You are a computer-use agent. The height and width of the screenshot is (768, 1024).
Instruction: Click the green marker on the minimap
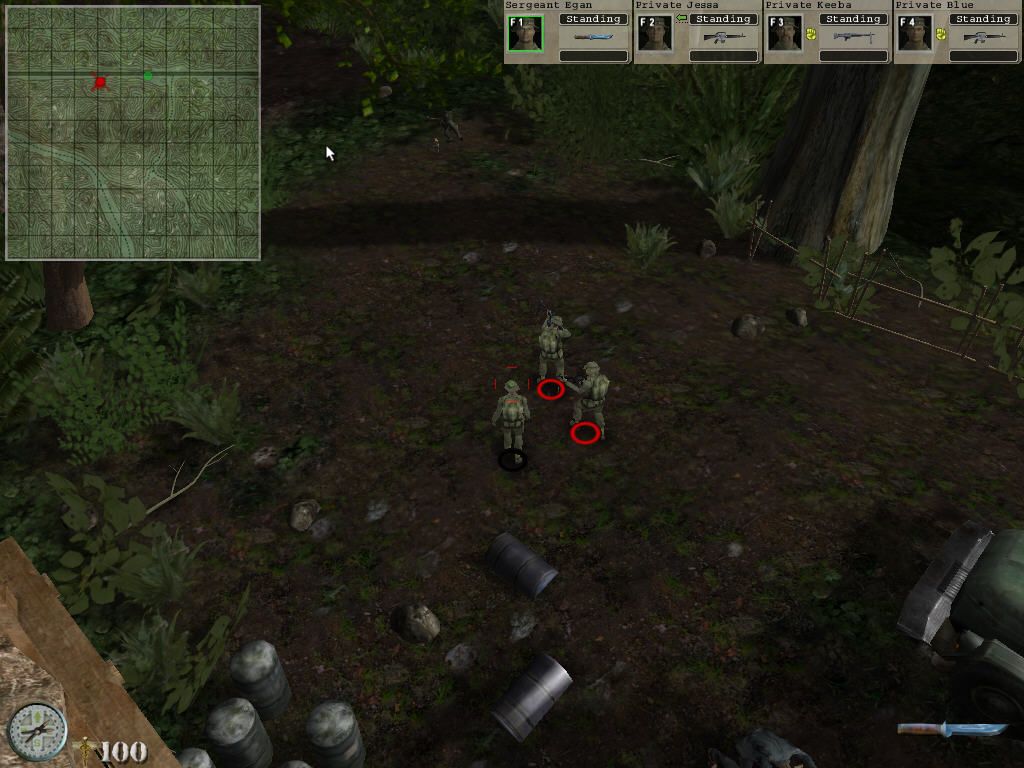148,75
